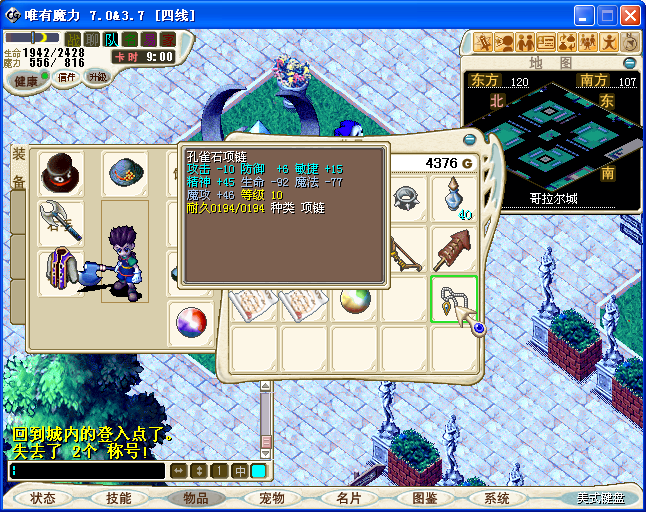Click the 健康 health status button
The height and width of the screenshot is (512, 646).
click(26, 81)
